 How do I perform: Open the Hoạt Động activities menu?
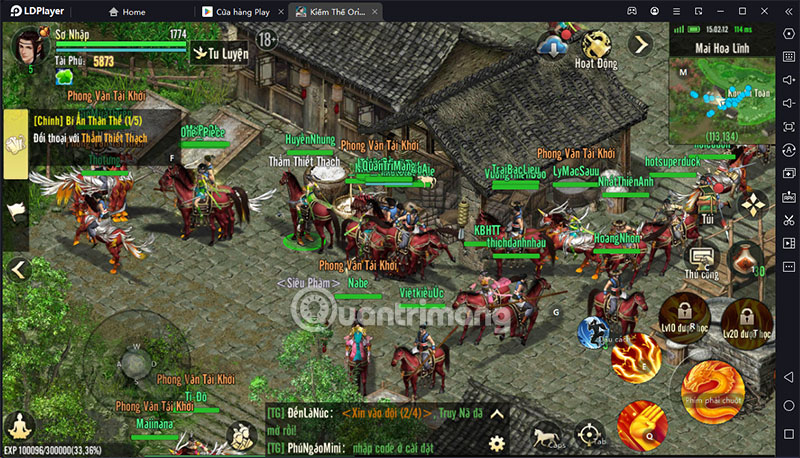(x=598, y=47)
